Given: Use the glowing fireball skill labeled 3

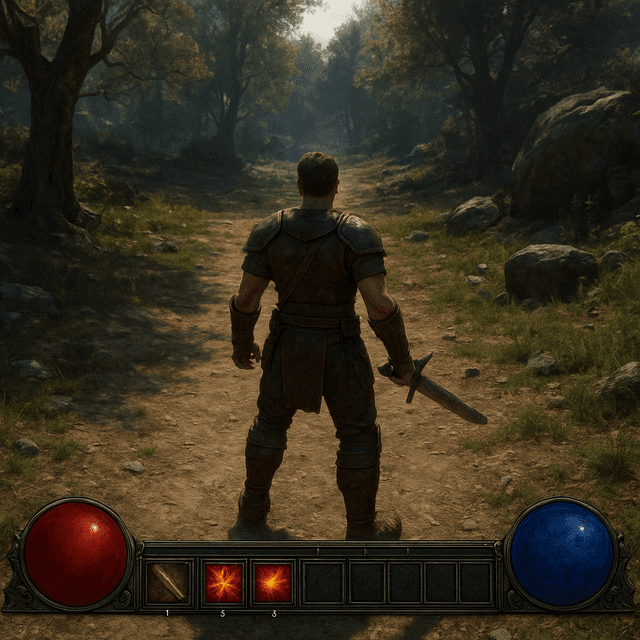Looking at the screenshot, I should click(x=272, y=582).
